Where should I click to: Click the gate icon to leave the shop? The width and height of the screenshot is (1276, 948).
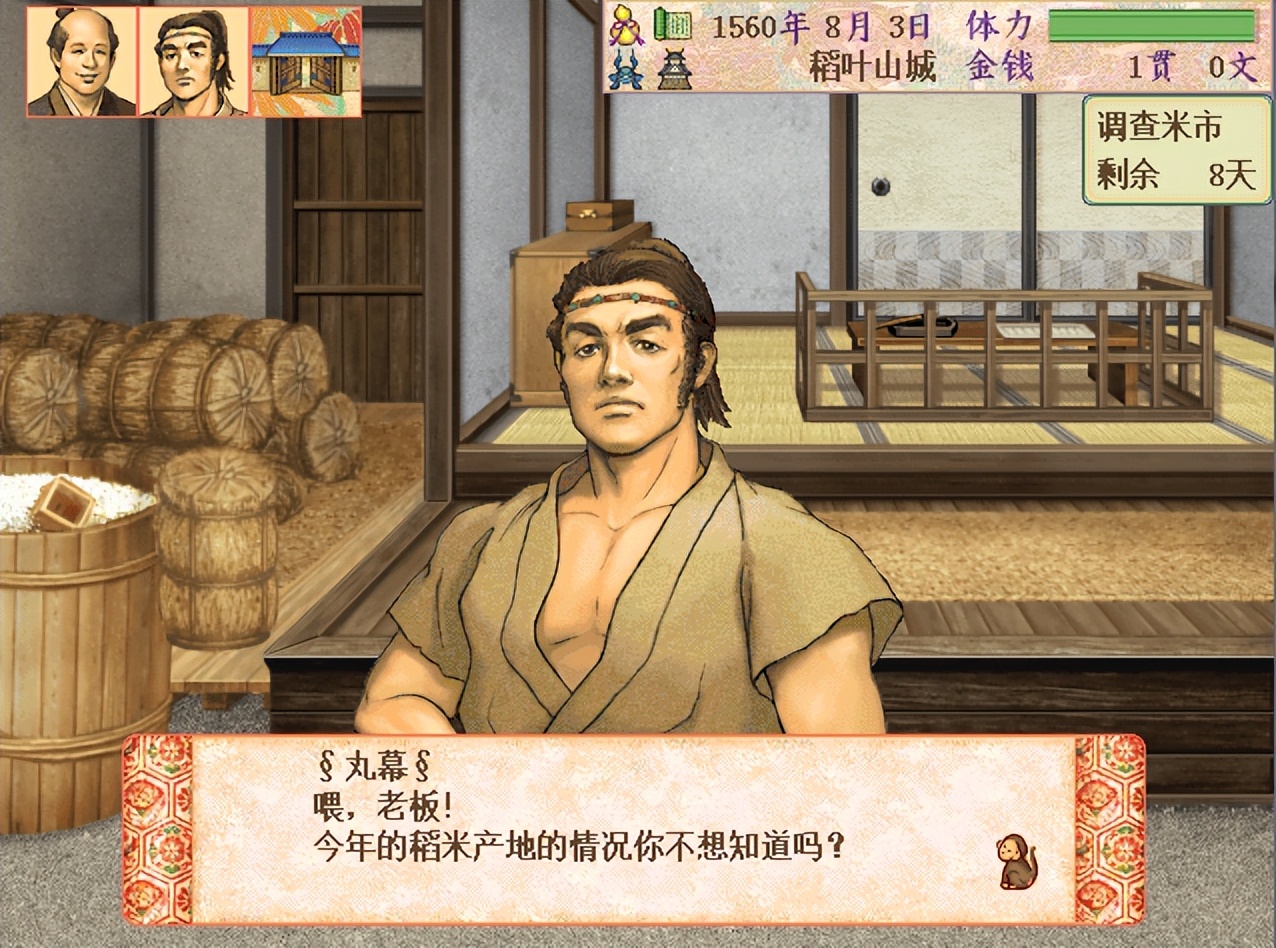pos(306,61)
